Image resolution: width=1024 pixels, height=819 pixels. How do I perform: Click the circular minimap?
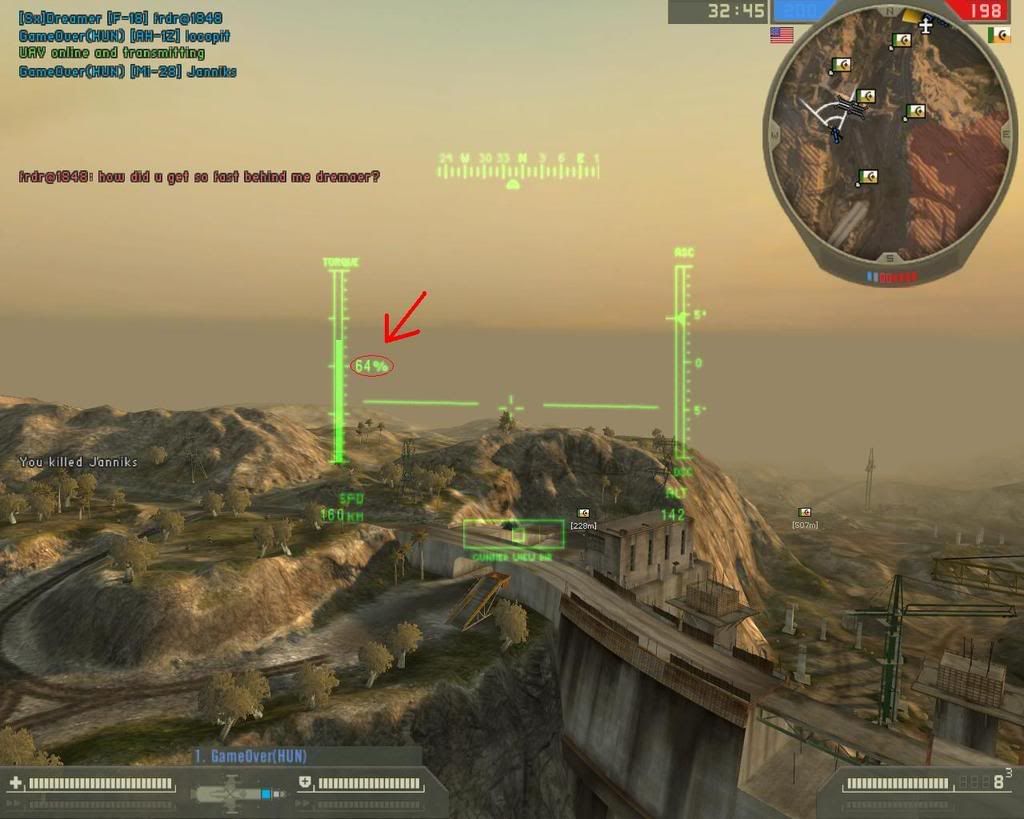[889, 138]
